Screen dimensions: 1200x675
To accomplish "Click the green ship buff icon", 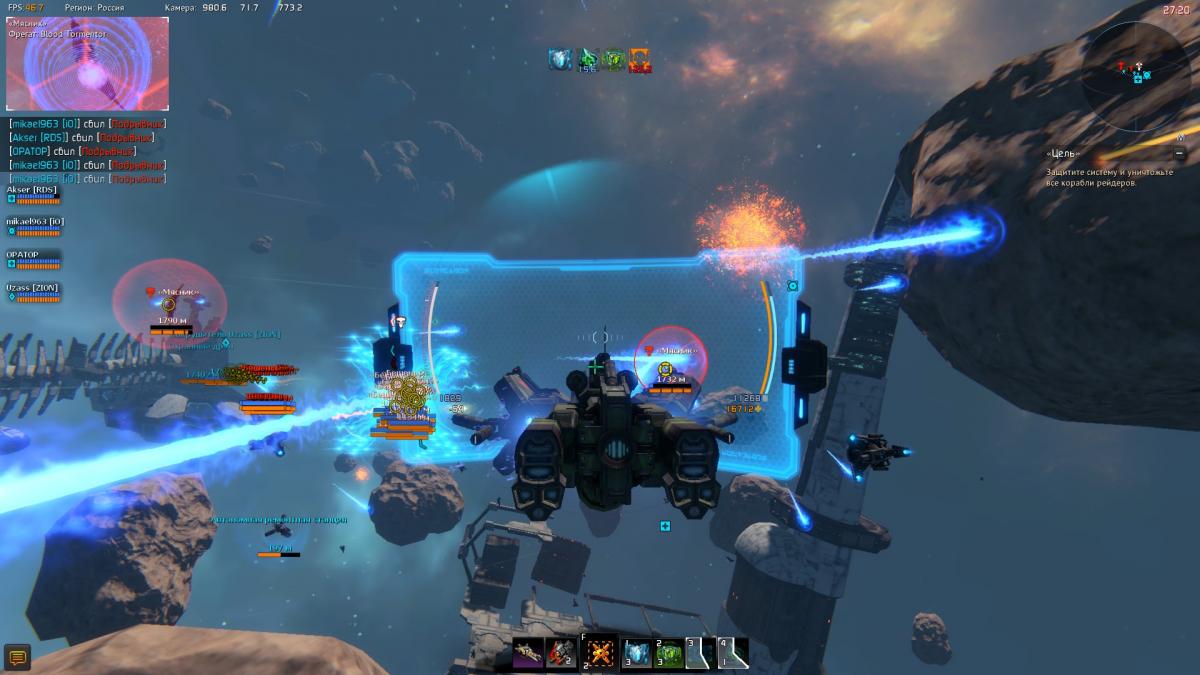I will point(587,60).
